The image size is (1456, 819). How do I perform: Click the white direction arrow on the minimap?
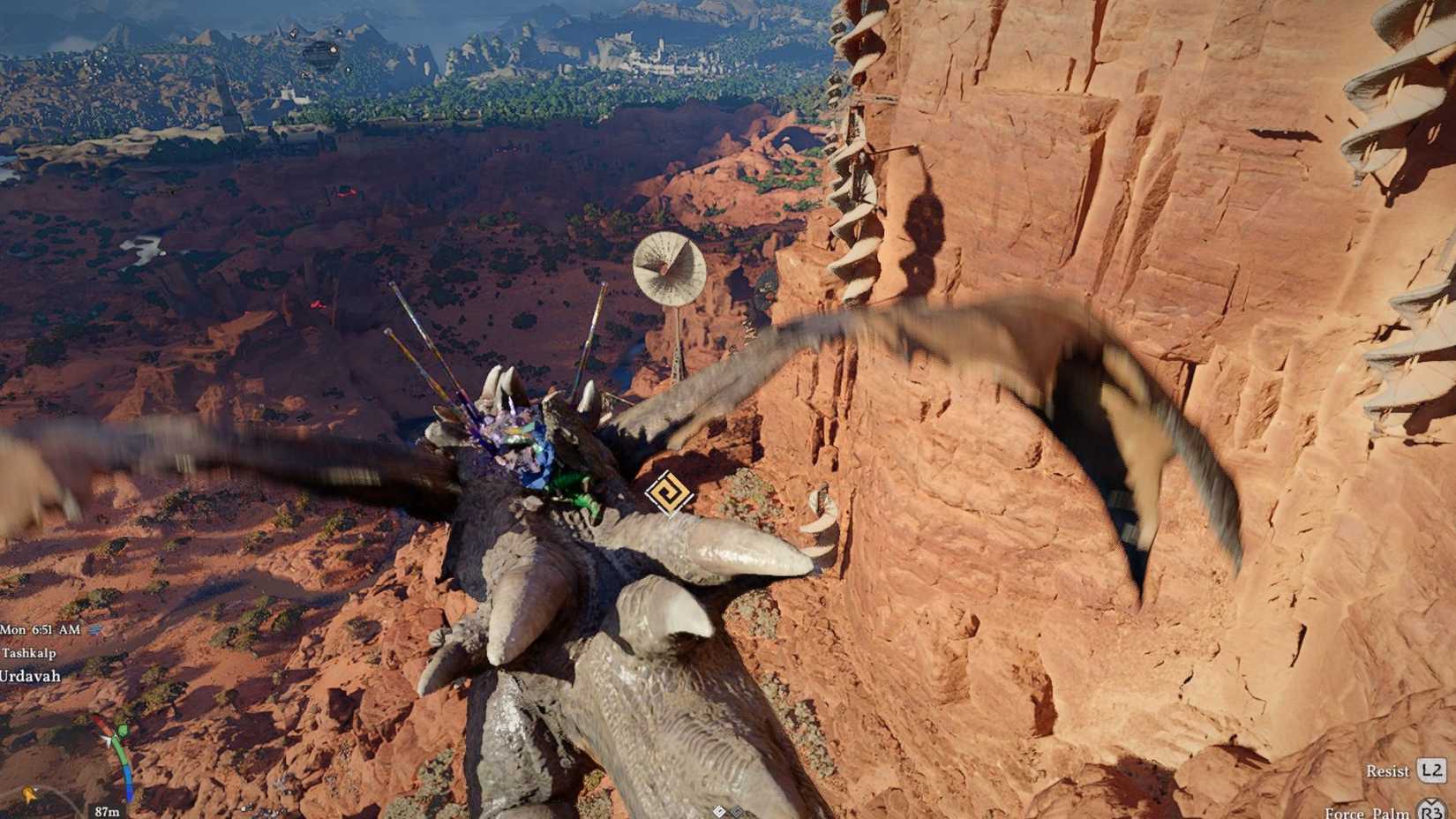point(109,740)
